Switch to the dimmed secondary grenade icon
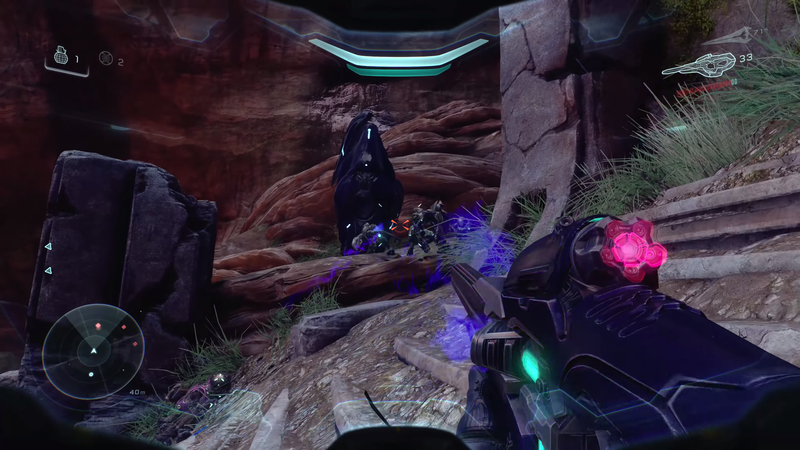This screenshot has height=450, width=800. pyautogui.click(x=105, y=59)
